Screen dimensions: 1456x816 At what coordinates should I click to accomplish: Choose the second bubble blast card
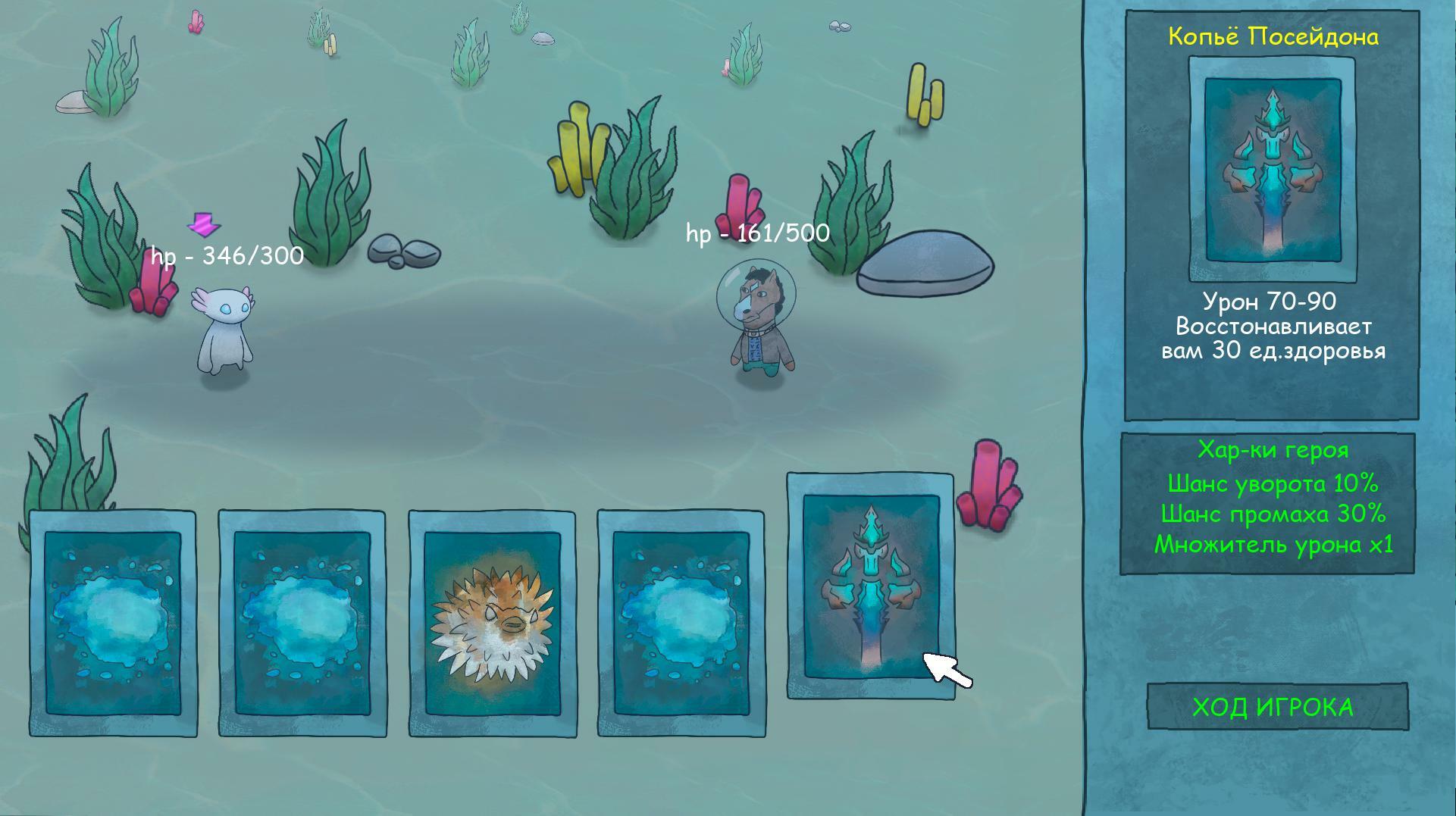pos(302,621)
